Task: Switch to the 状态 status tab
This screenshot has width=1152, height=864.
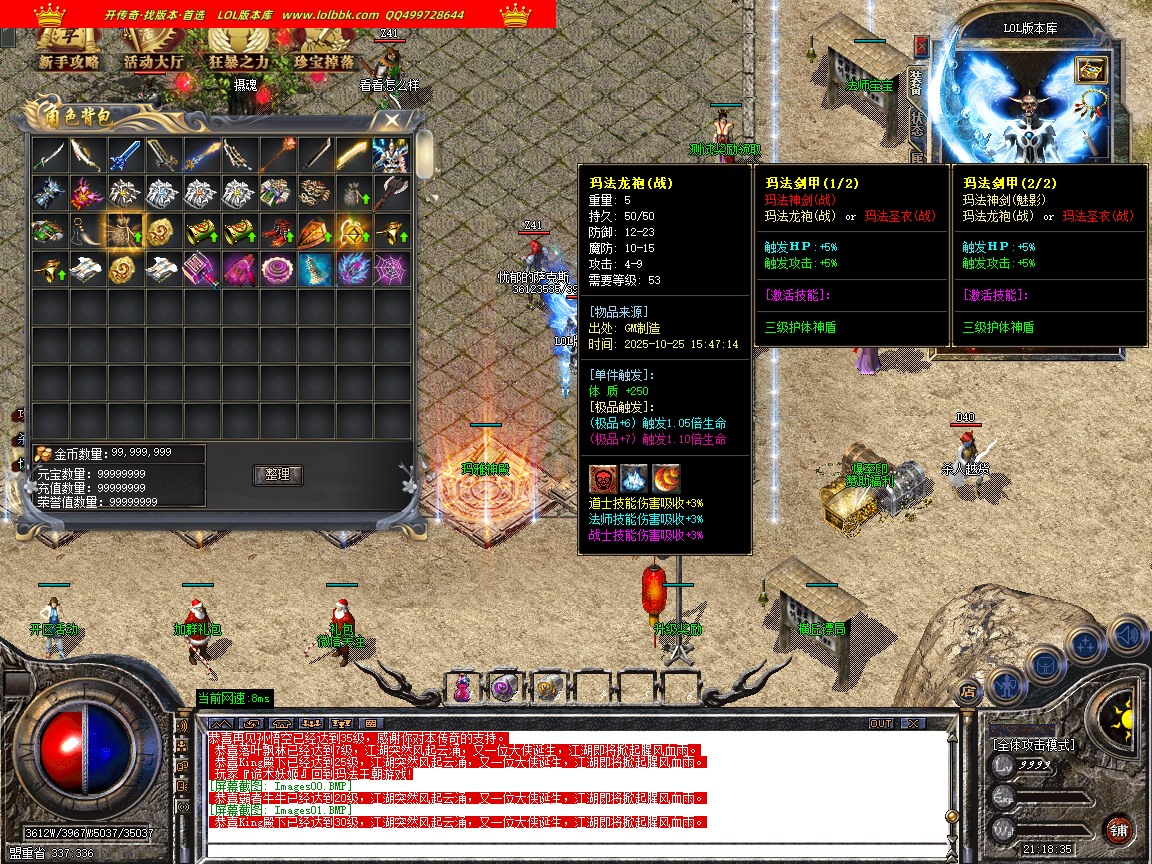Action: click(916, 124)
